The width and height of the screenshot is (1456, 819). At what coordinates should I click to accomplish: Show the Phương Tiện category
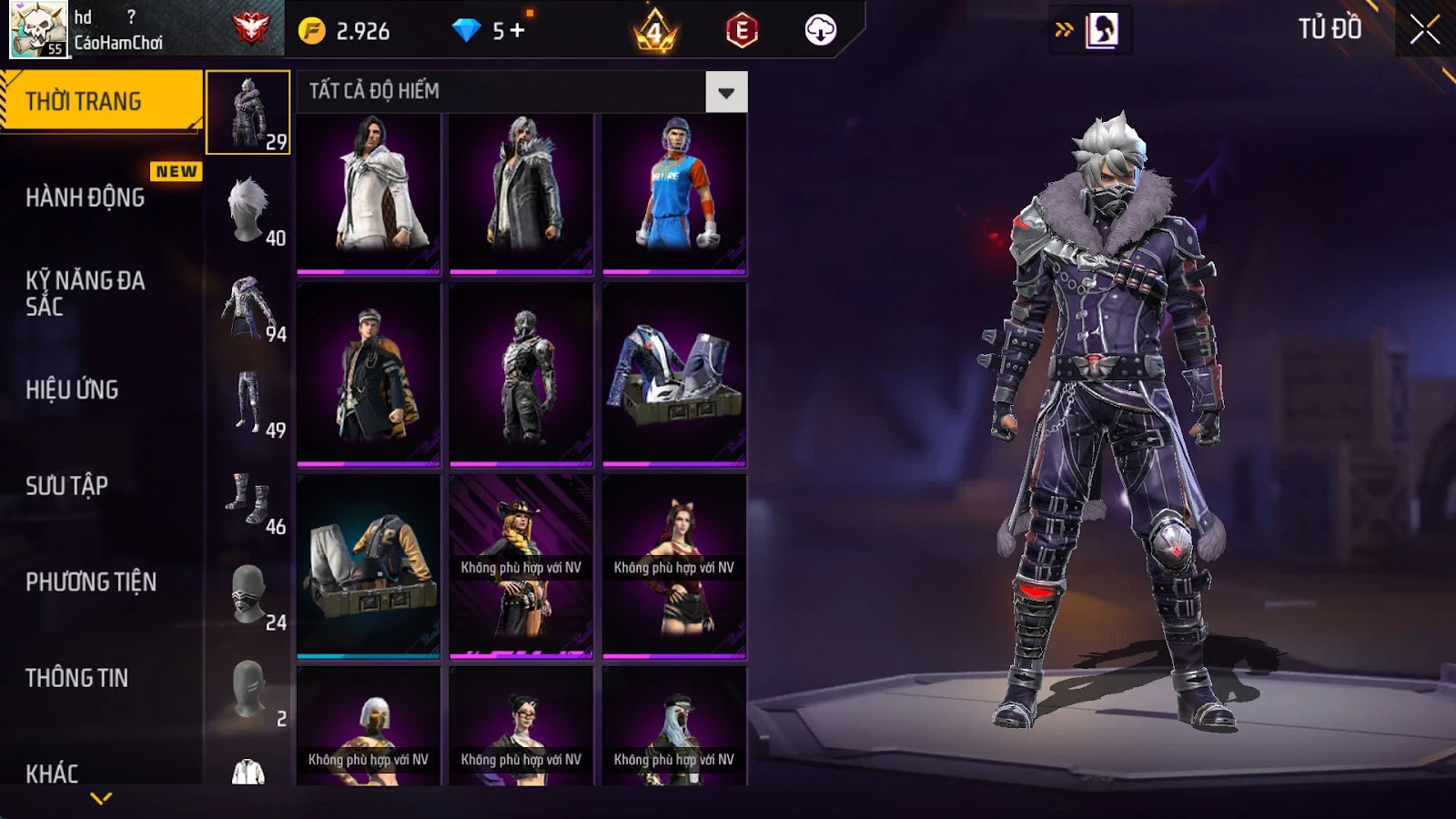coord(91,581)
